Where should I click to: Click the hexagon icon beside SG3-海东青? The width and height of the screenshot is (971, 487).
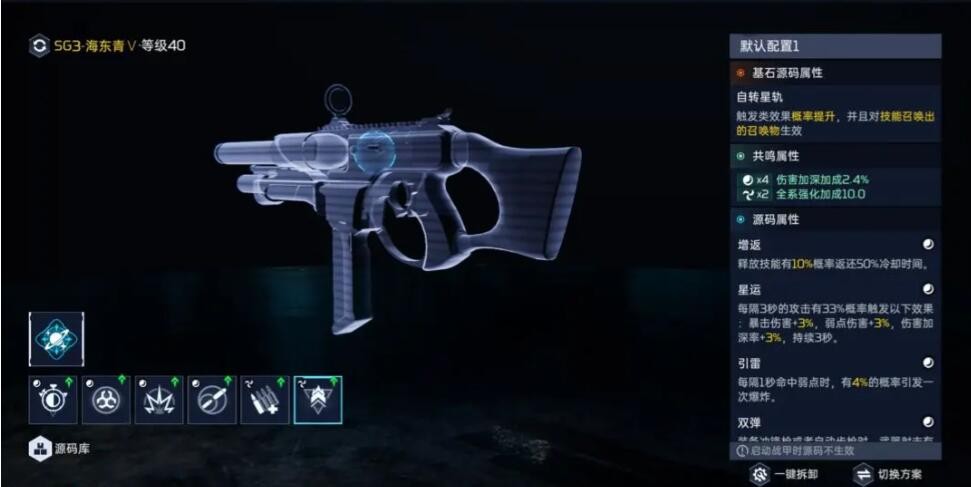tap(39, 45)
